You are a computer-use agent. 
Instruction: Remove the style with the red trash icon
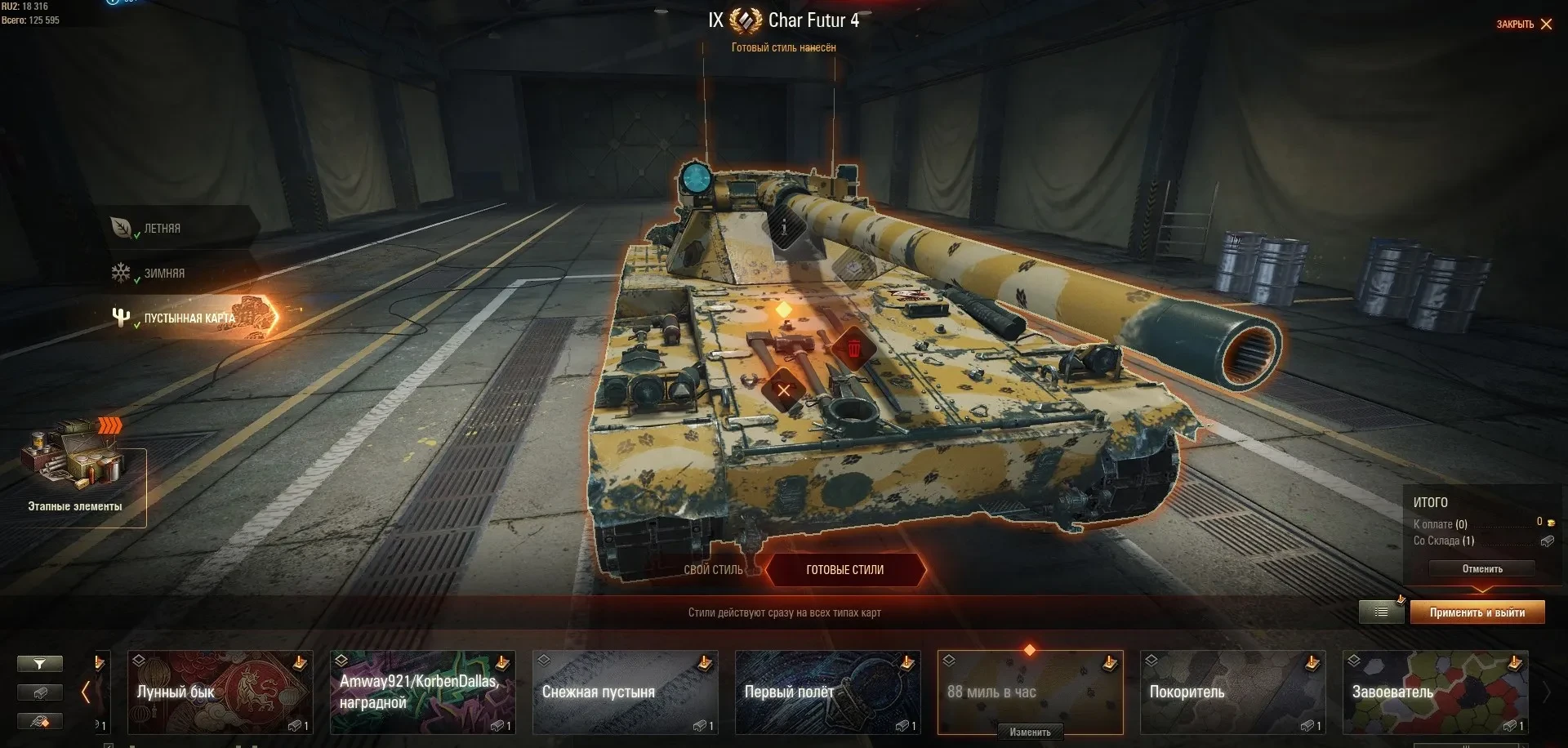[853, 350]
